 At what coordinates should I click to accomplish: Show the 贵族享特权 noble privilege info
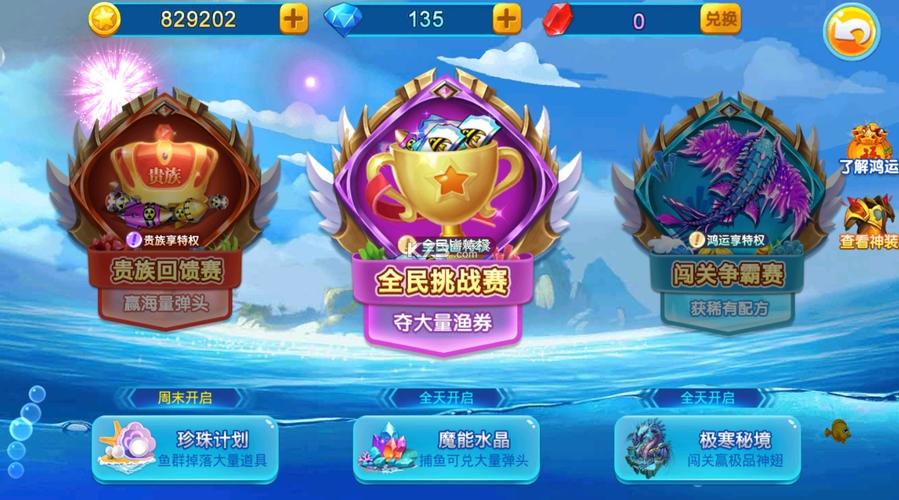tap(165, 240)
